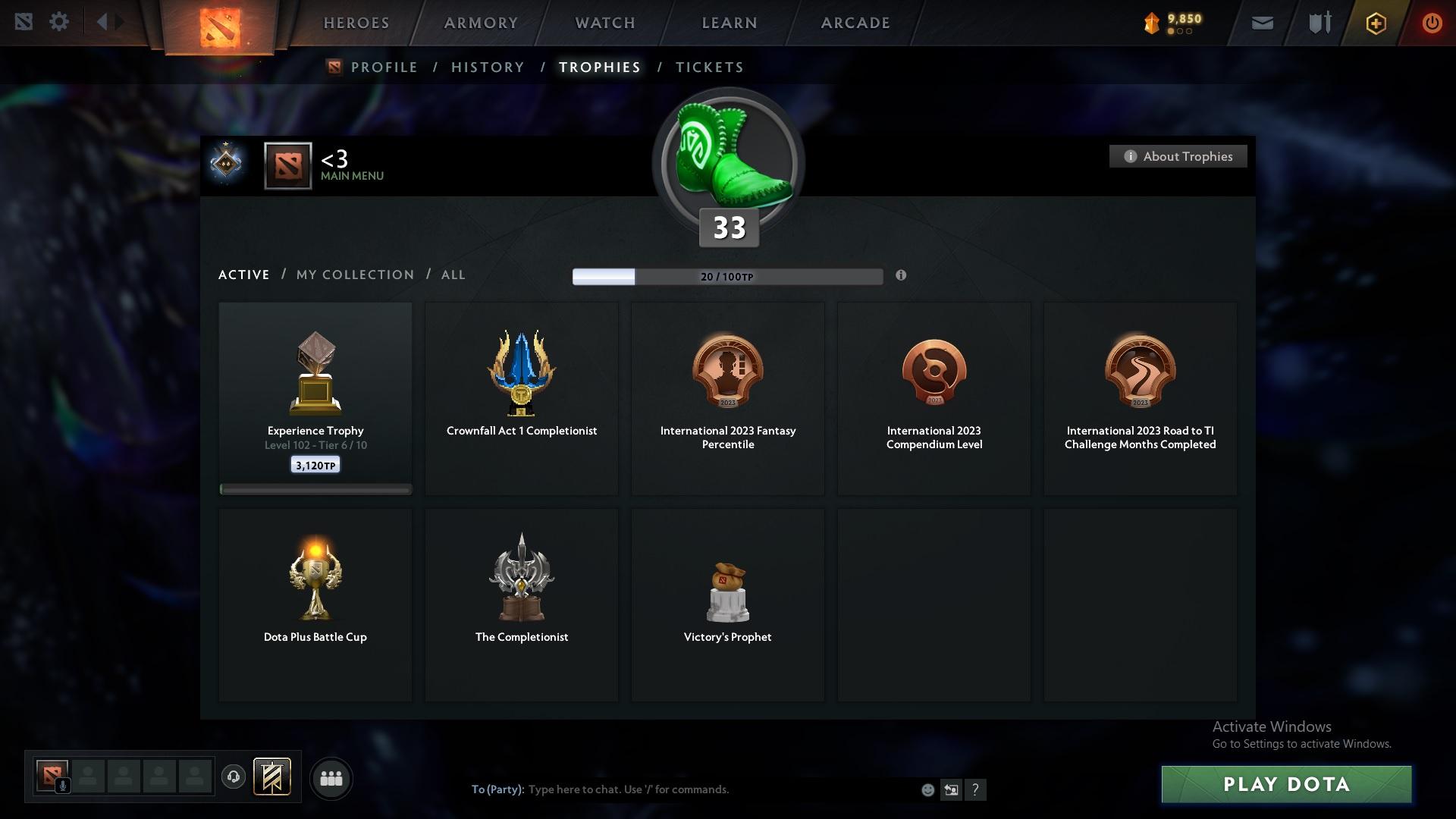Viewport: 1456px width, 819px height.
Task: Click the help question mark icon
Action: point(976,789)
